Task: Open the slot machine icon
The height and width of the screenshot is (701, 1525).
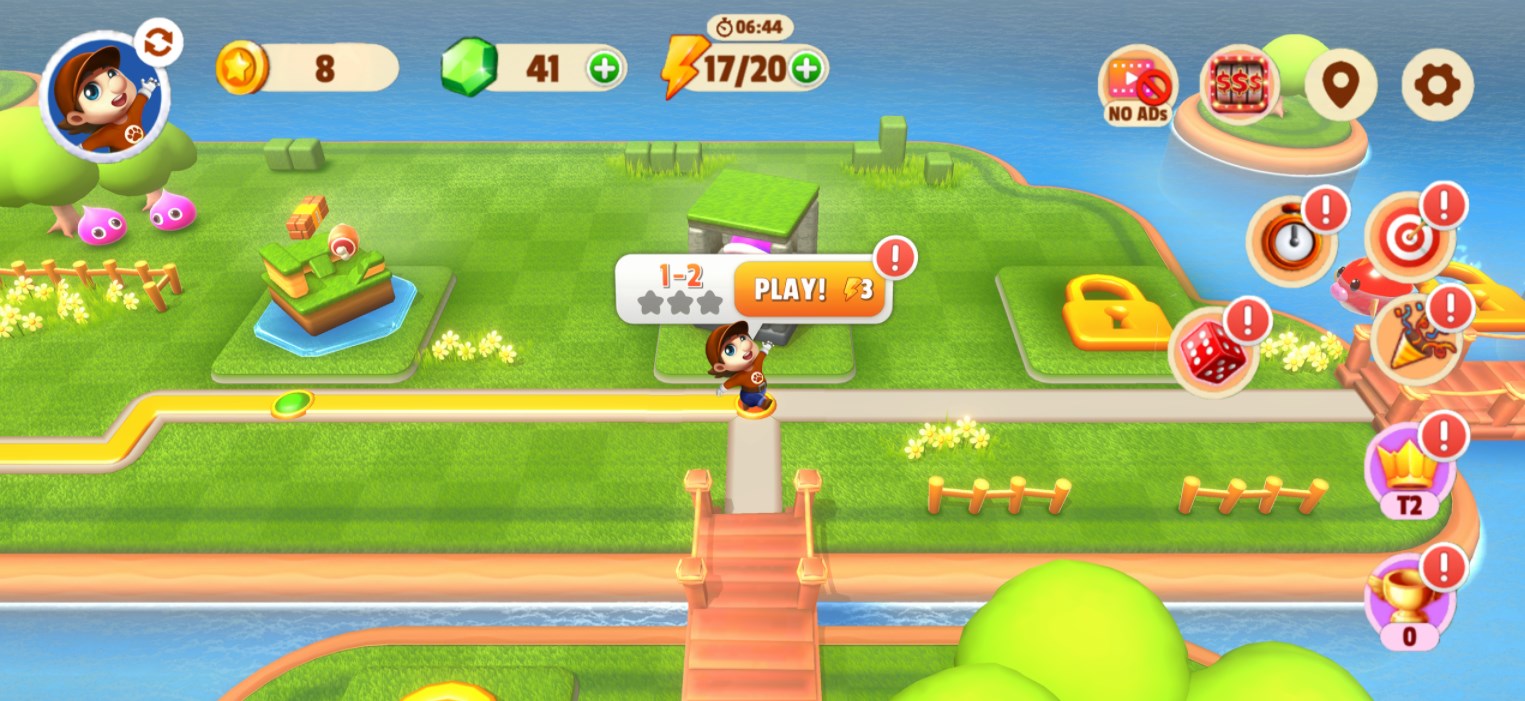Action: coord(1239,84)
